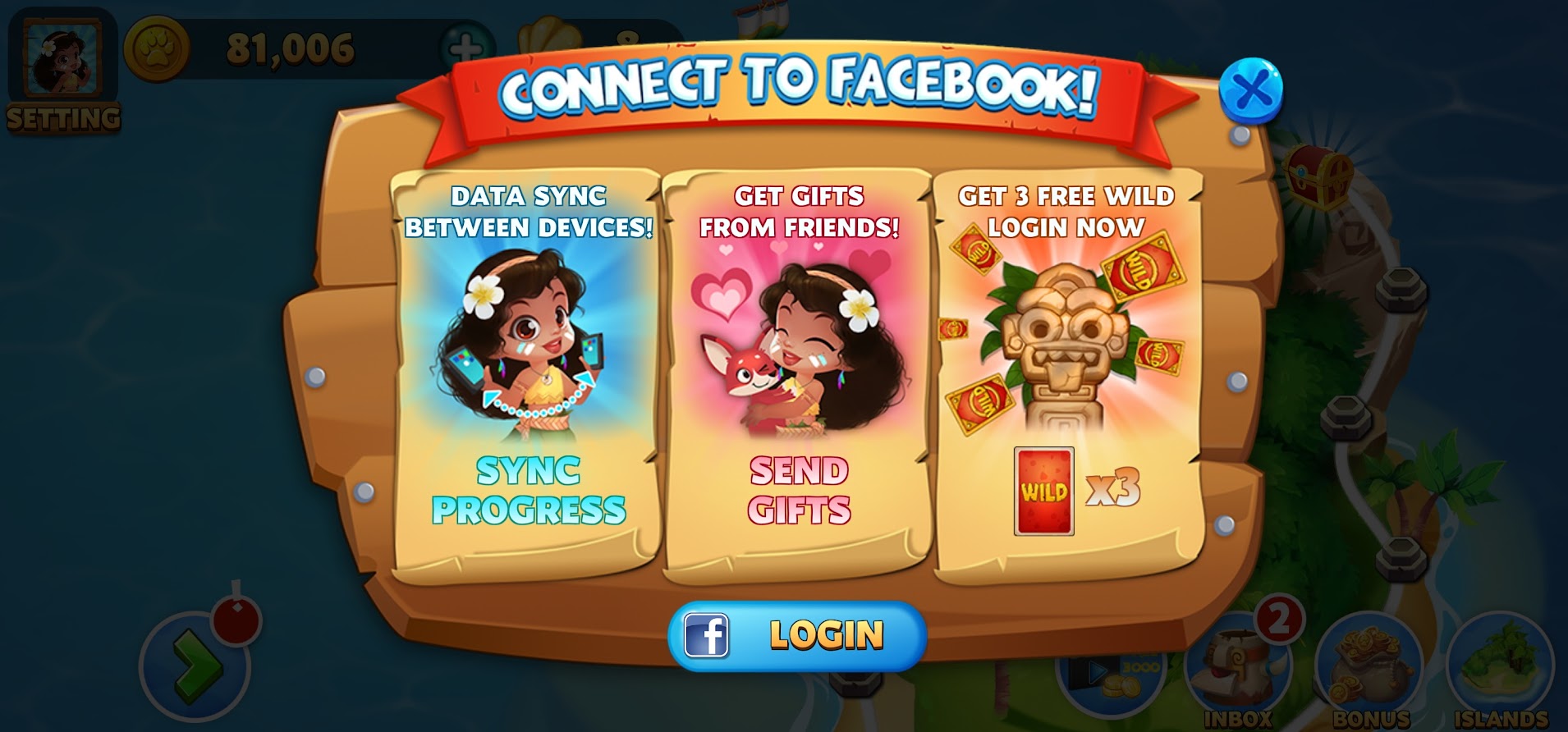Screen dimensions: 1568x732
Task: Select the 3 free Wild cards scroll
Action: [x=1066, y=377]
